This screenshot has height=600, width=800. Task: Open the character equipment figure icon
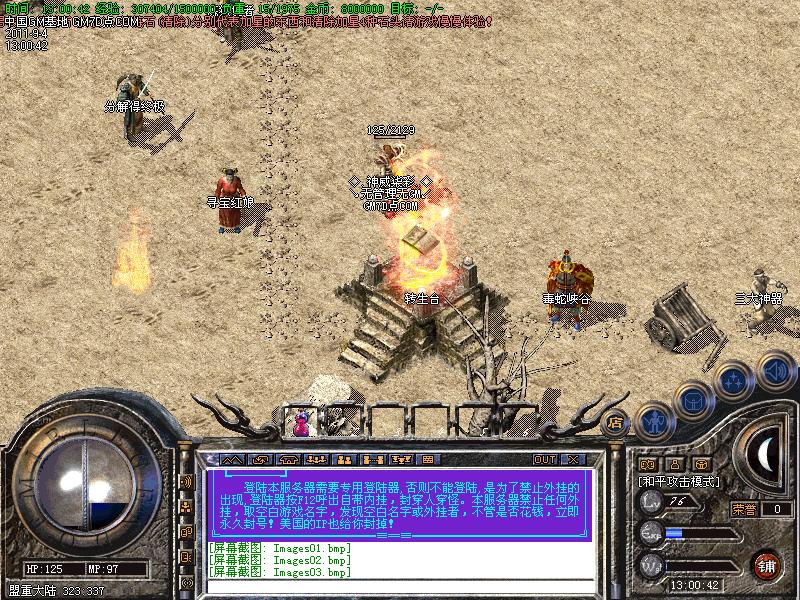tap(653, 422)
